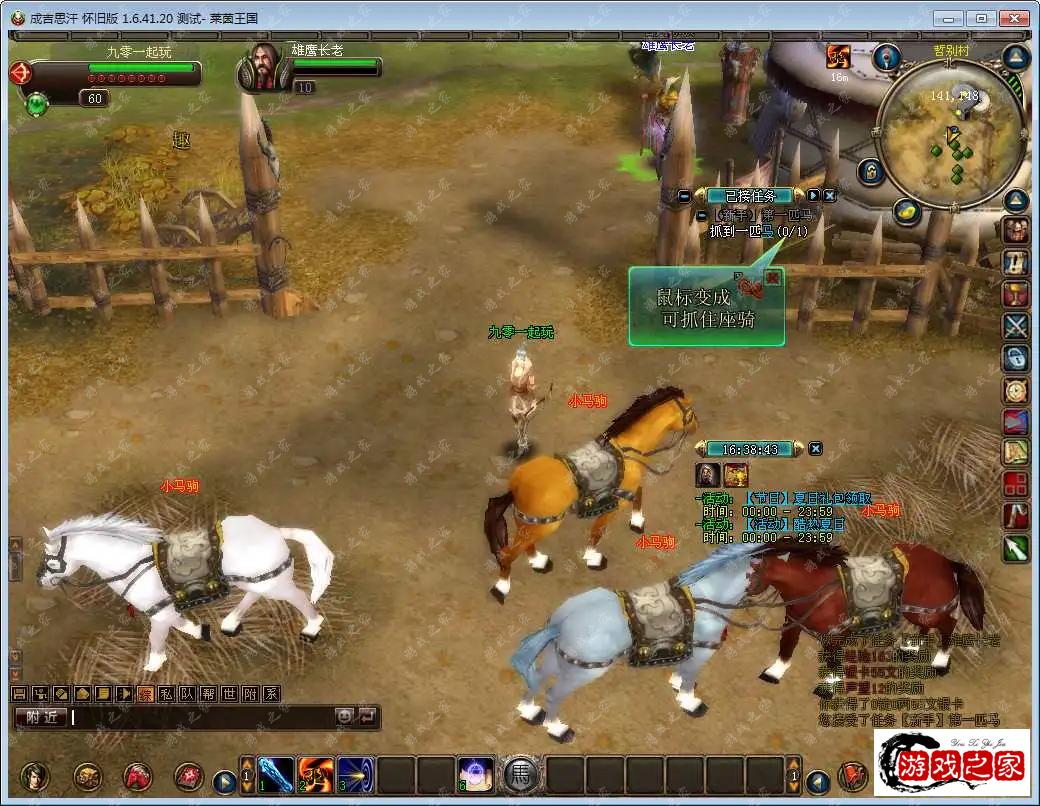Use the item in hotbar slot 6
This screenshot has height=806, width=1040.
pyautogui.click(x=476, y=775)
